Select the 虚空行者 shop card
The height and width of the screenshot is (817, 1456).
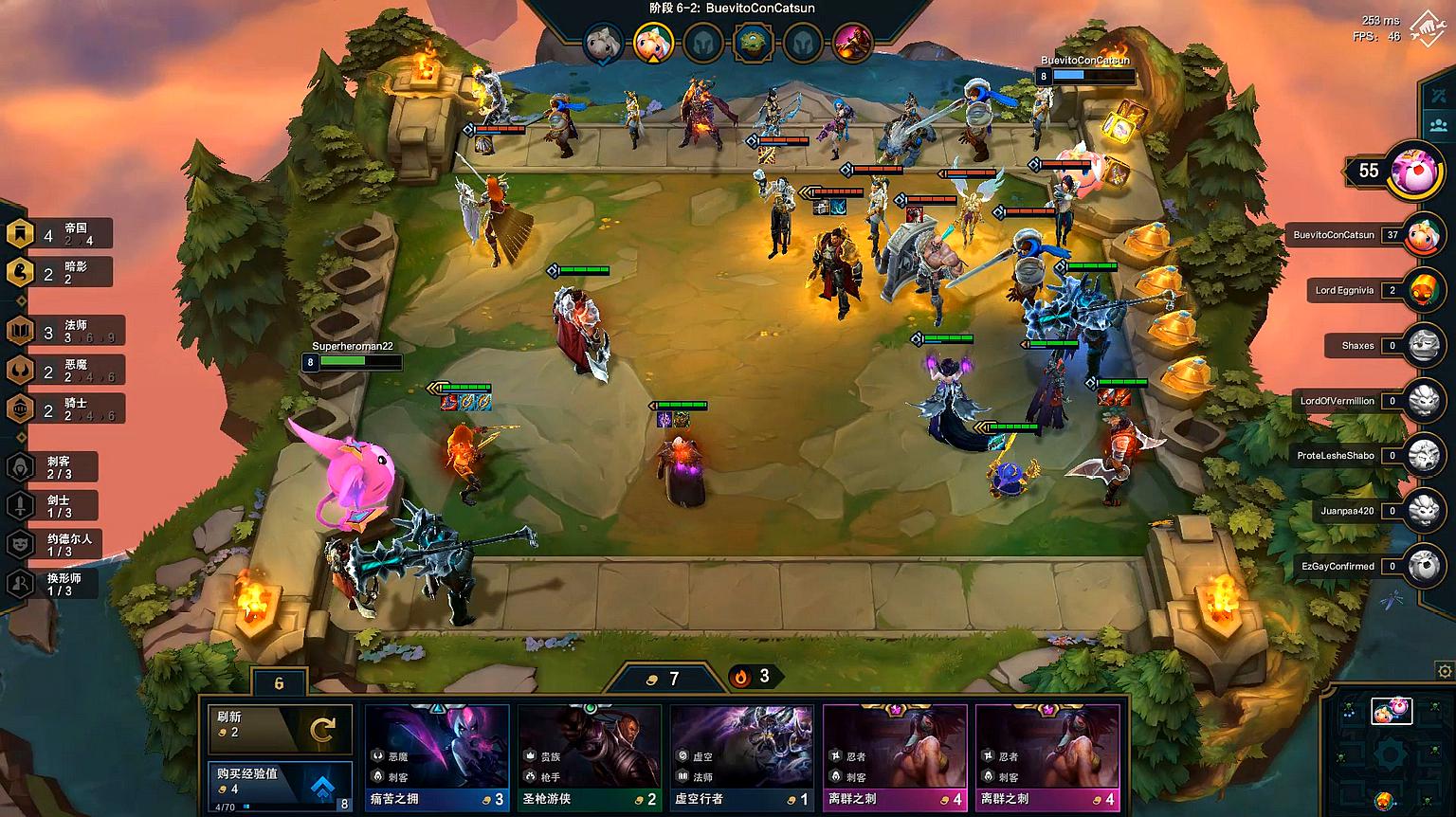(741, 757)
